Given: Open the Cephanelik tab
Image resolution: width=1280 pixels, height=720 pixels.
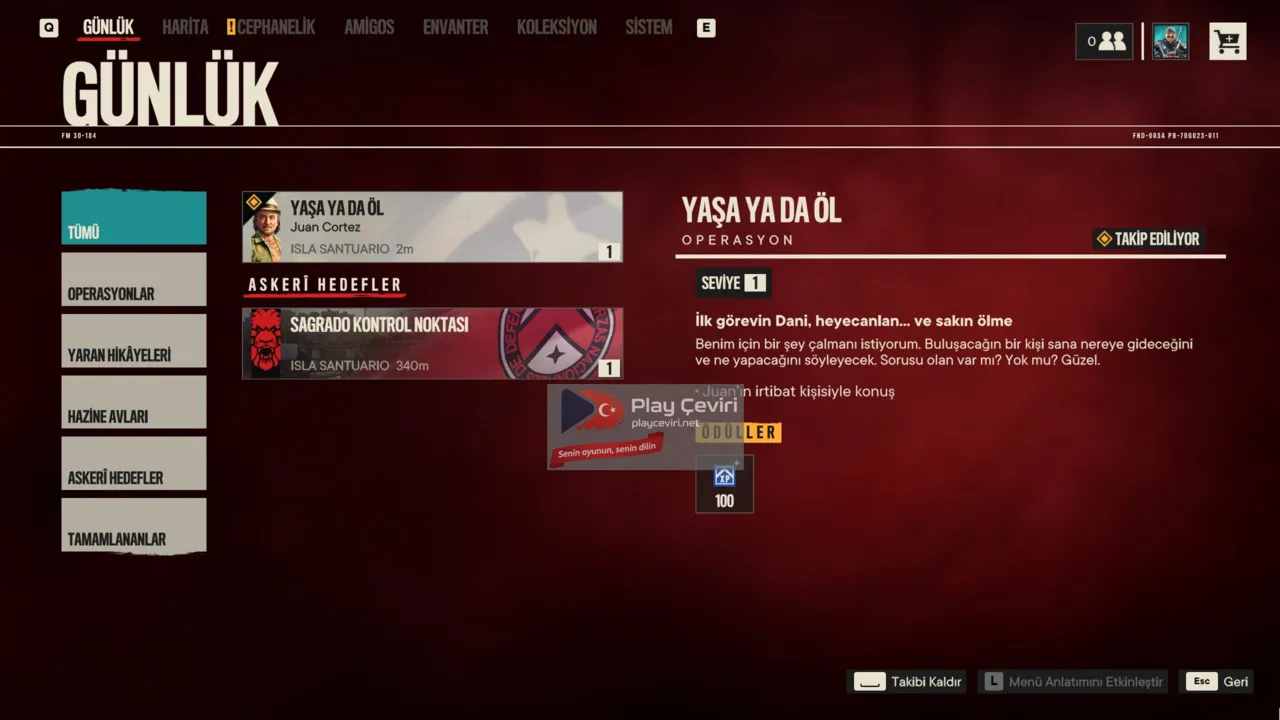Looking at the screenshot, I should tap(275, 27).
